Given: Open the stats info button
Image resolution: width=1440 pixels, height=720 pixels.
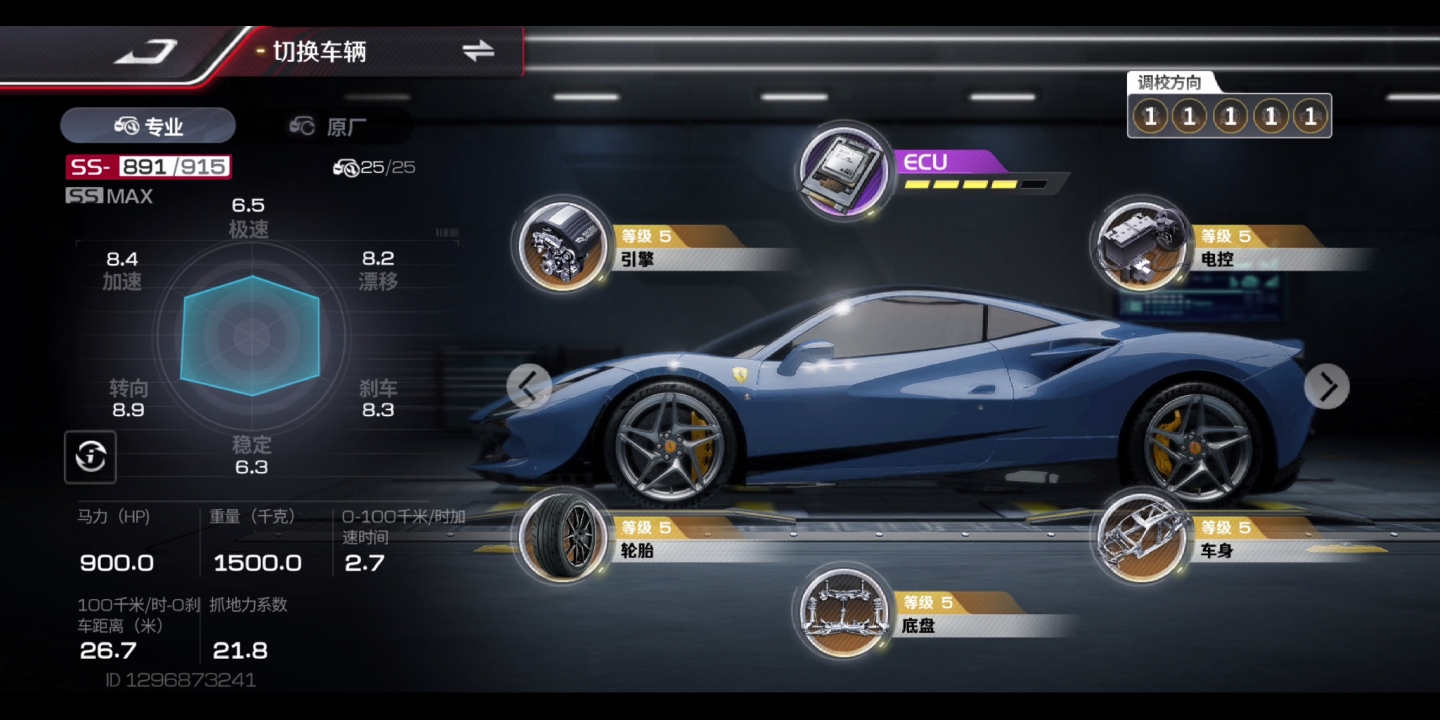Looking at the screenshot, I should click(91, 457).
